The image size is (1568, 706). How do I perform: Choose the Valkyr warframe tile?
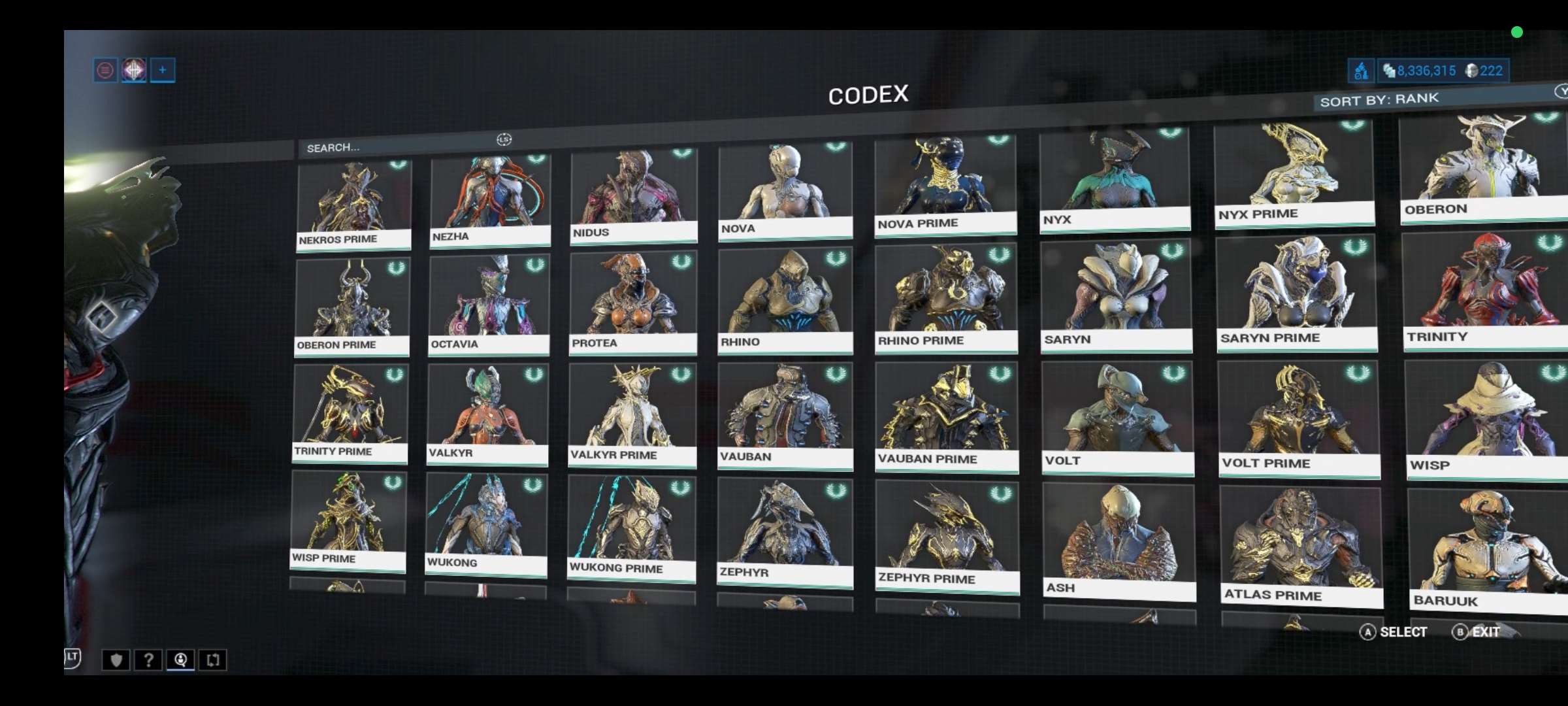pos(487,414)
